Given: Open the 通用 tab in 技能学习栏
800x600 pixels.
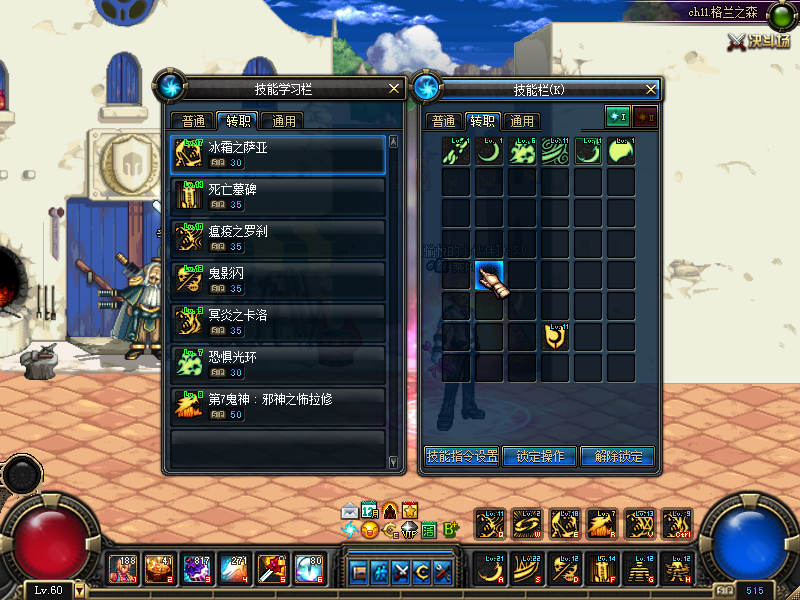Looking at the screenshot, I should [283, 121].
